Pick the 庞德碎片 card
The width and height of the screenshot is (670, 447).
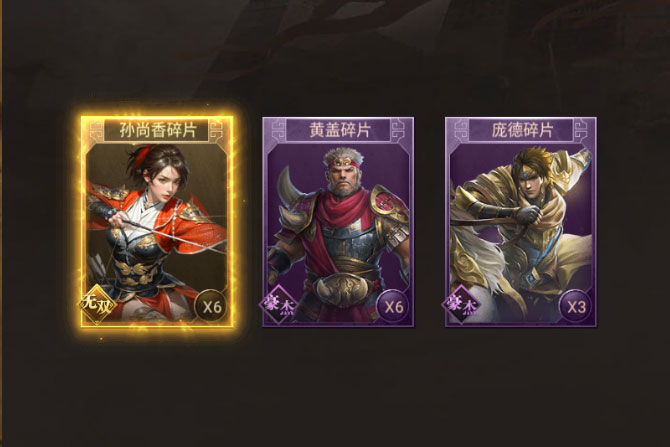[520, 222]
